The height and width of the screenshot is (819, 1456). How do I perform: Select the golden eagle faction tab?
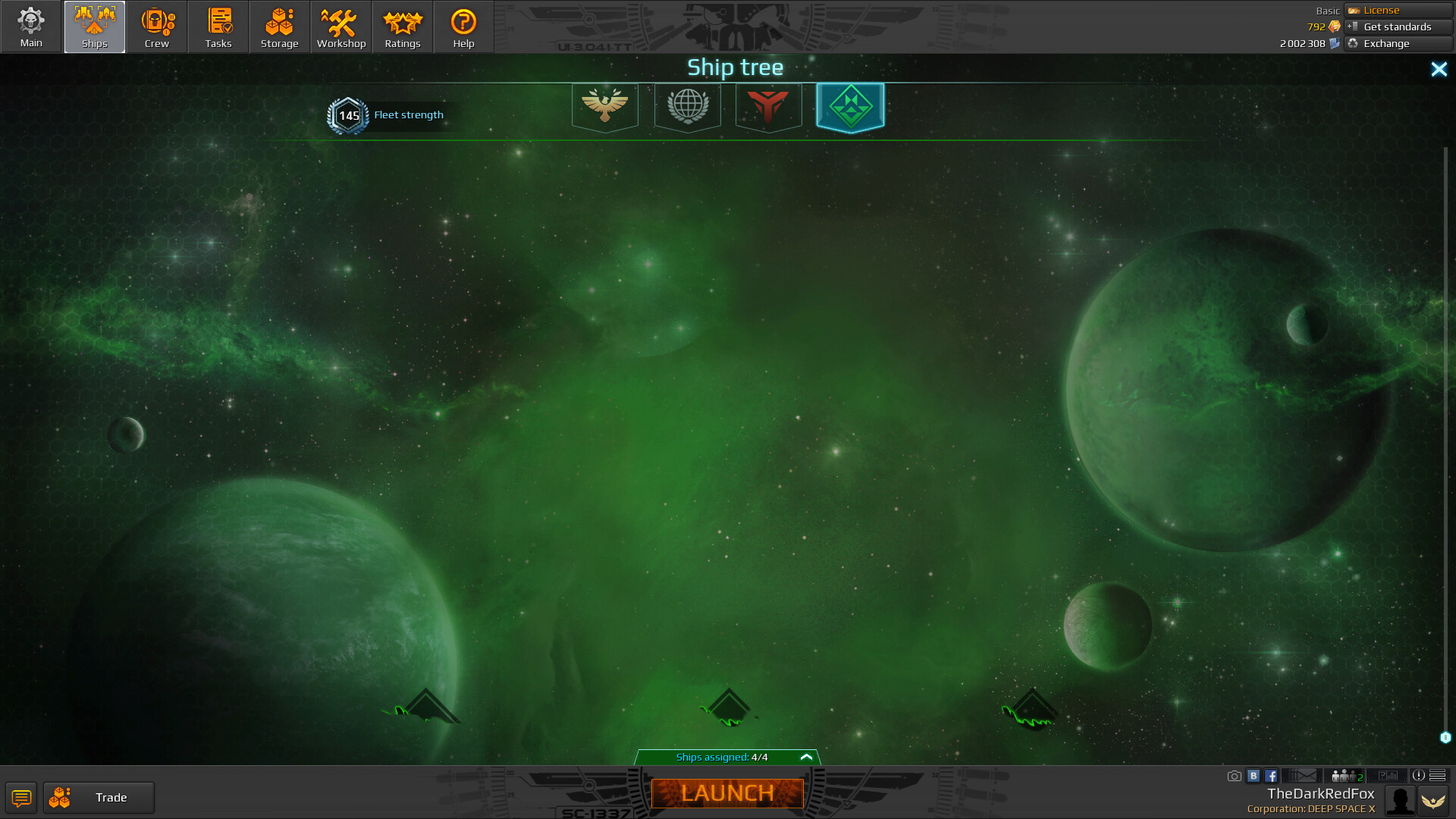(604, 106)
